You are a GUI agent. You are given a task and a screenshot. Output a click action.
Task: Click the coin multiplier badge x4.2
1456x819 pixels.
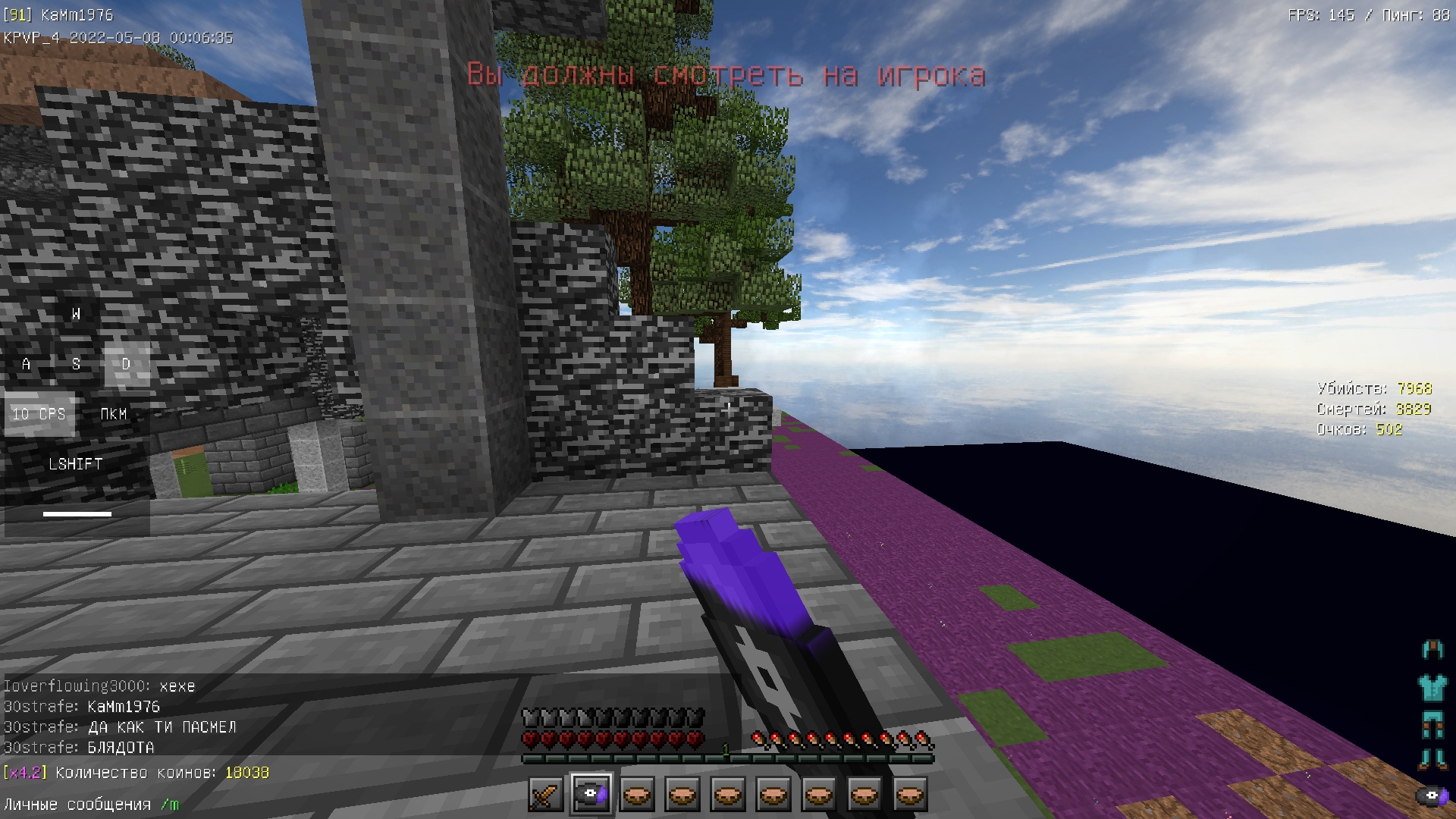25,772
